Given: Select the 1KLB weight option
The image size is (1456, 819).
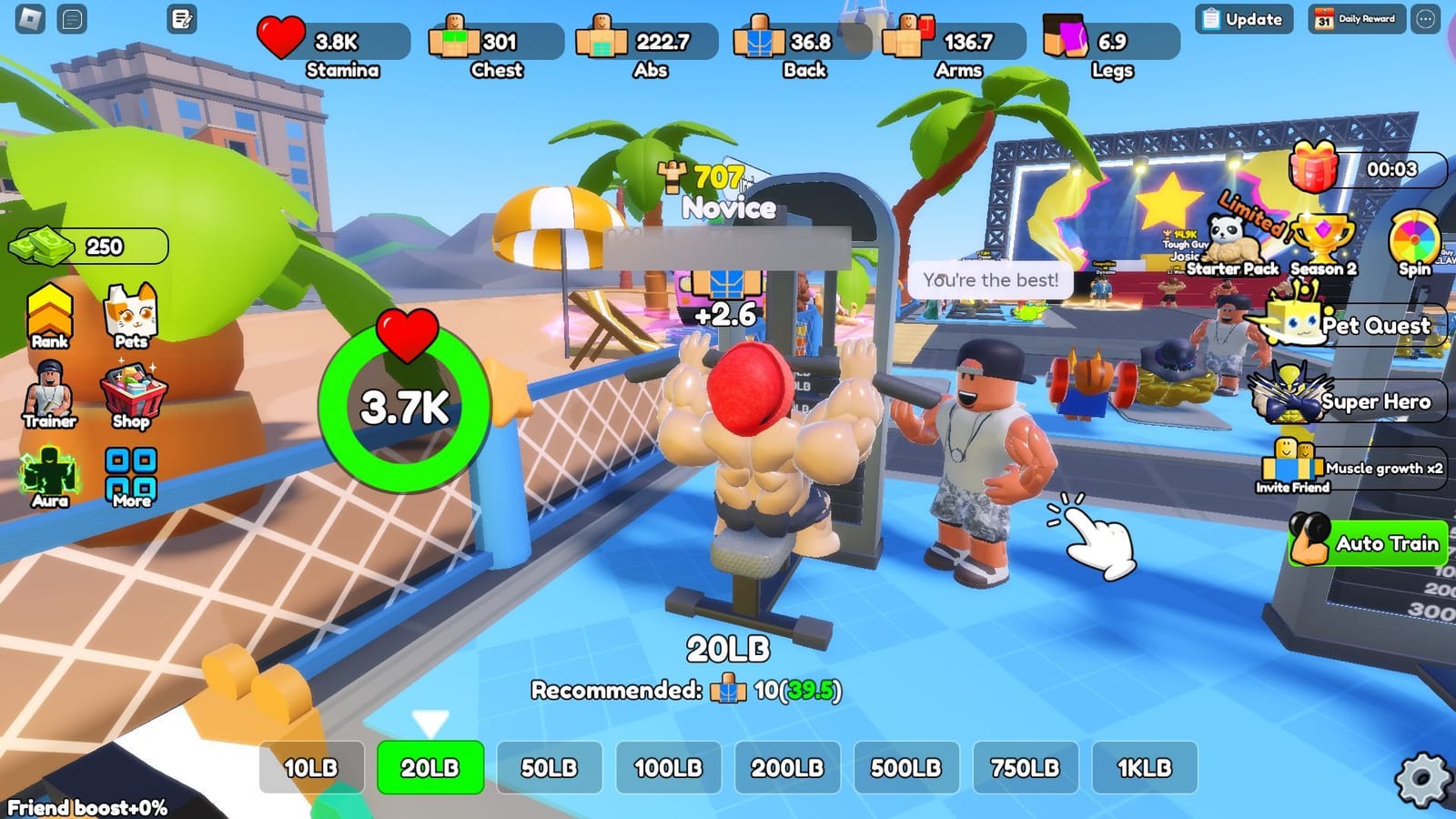Looking at the screenshot, I should pyautogui.click(x=1147, y=769).
